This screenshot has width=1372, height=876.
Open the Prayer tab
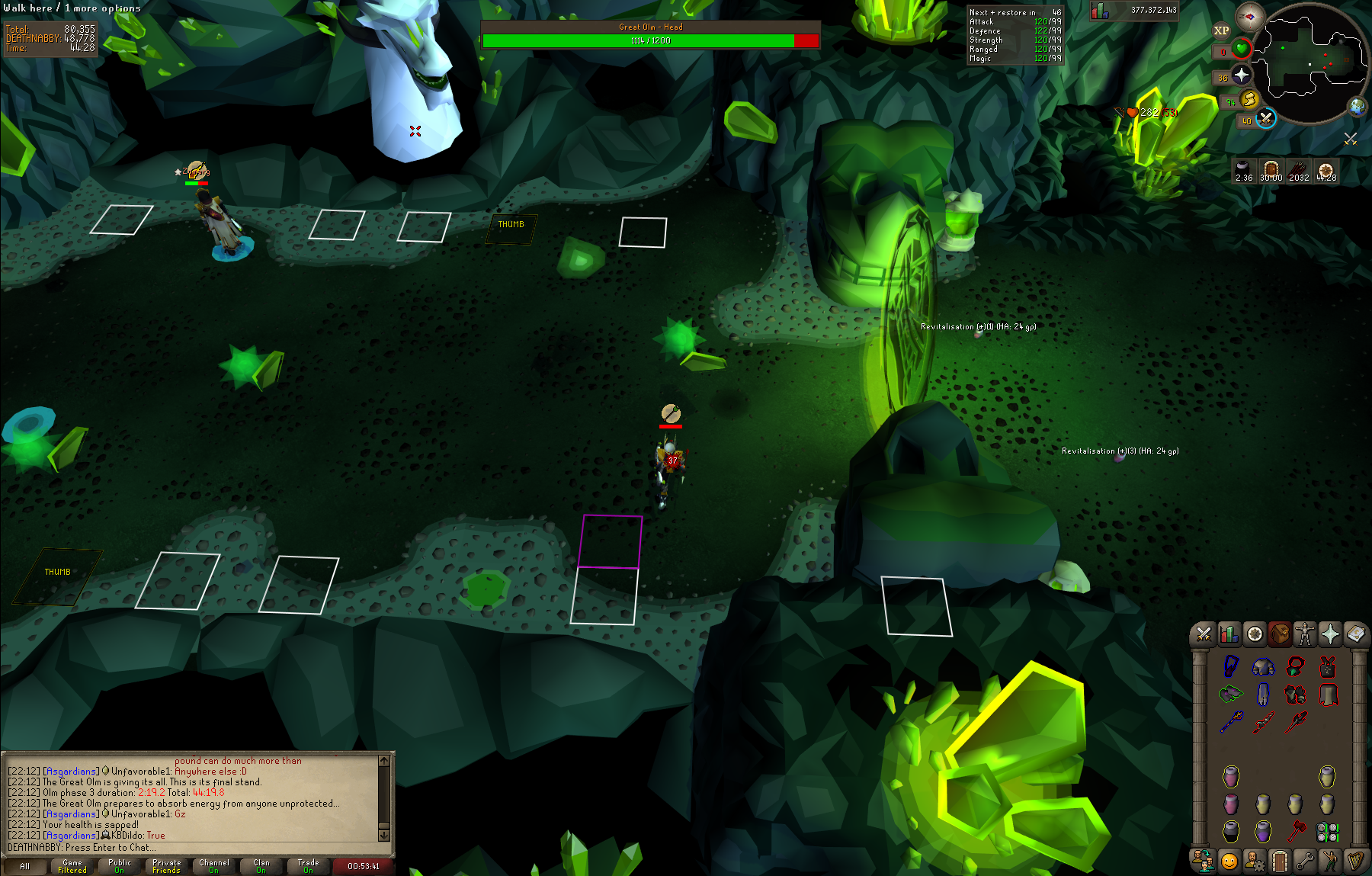click(x=1330, y=634)
